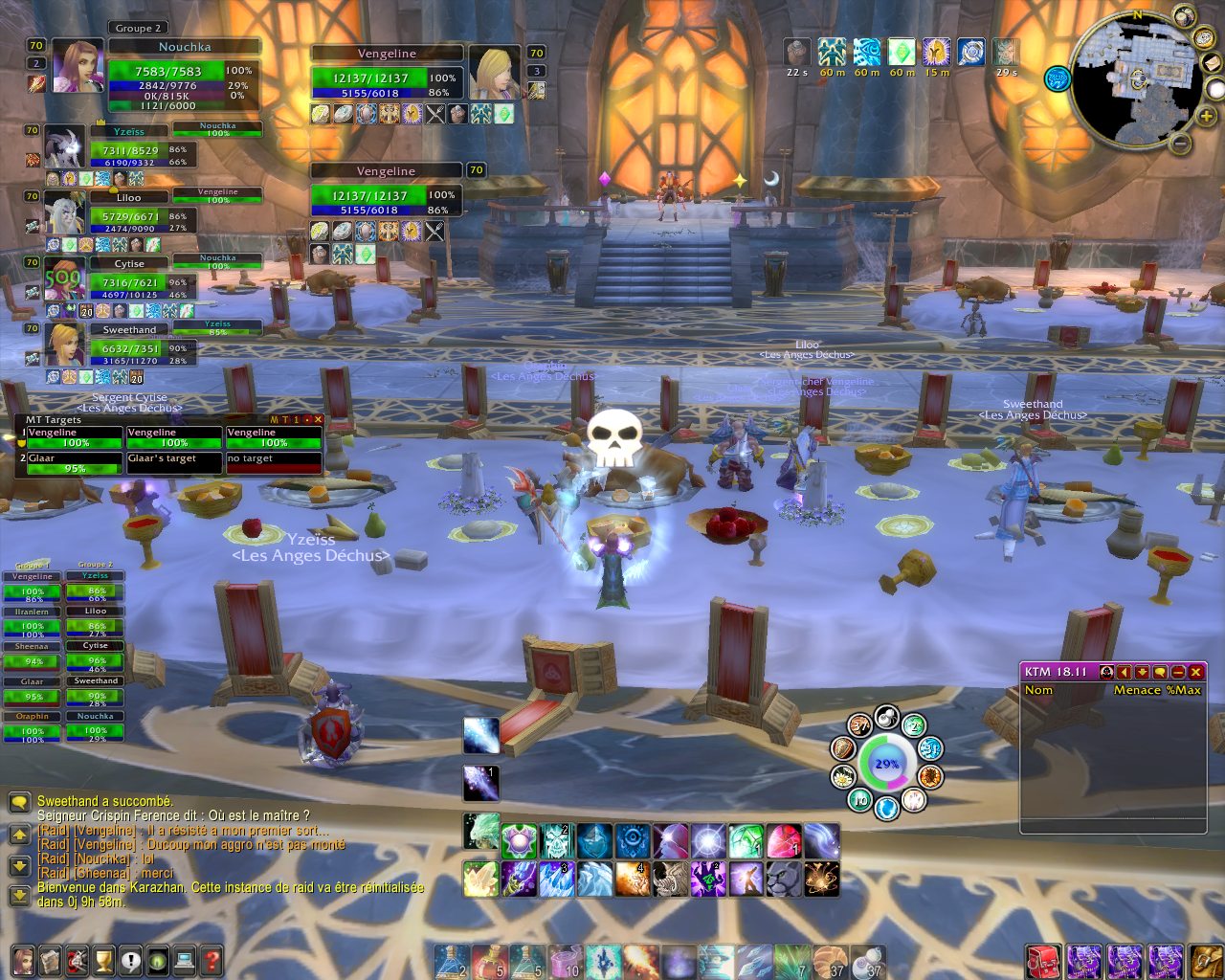The image size is (1225, 980).
Task: Open the chat speech bubble menu button
Action: 18,802
